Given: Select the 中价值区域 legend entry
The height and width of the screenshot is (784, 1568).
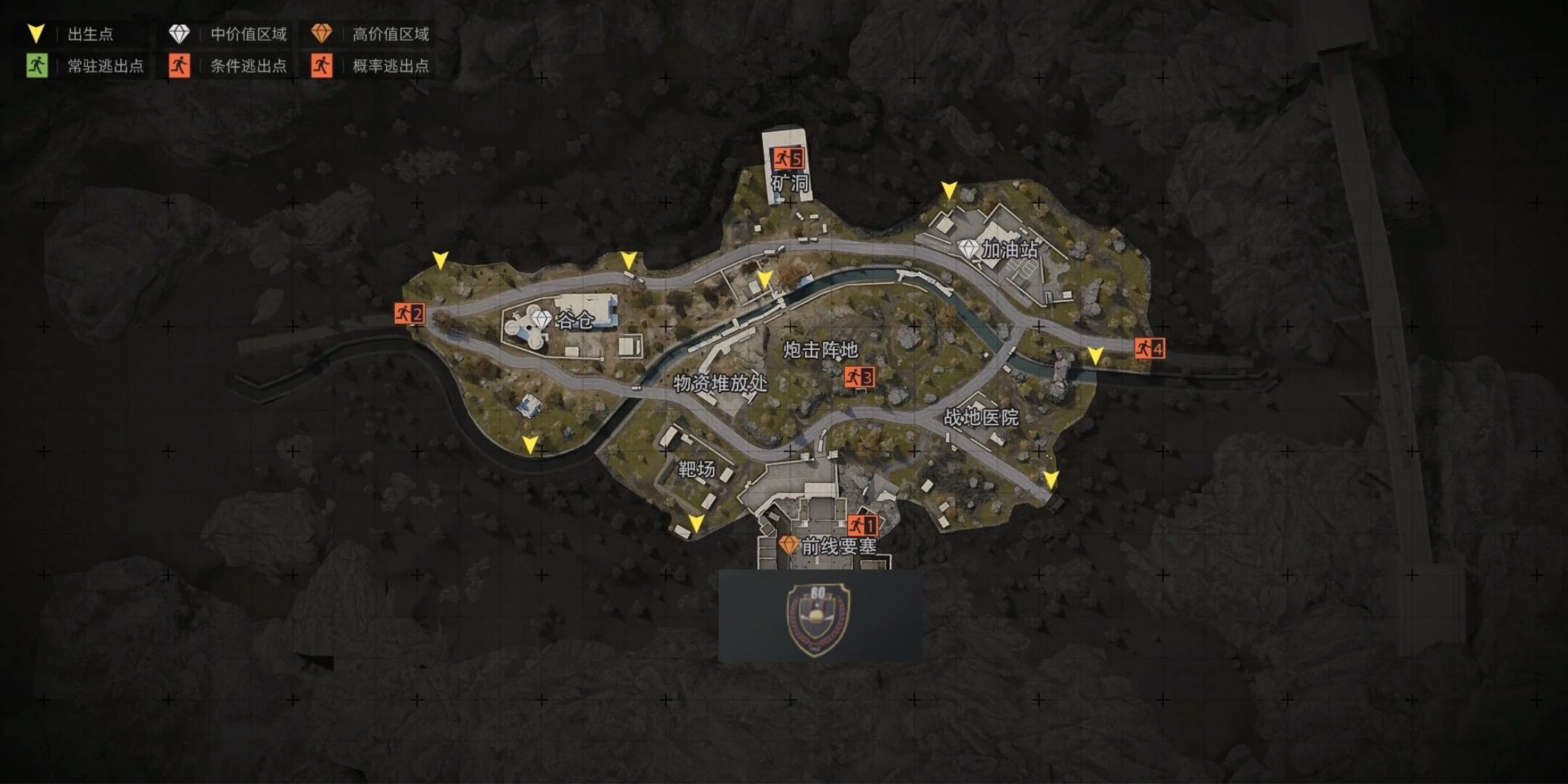Looking at the screenshot, I should (228, 34).
